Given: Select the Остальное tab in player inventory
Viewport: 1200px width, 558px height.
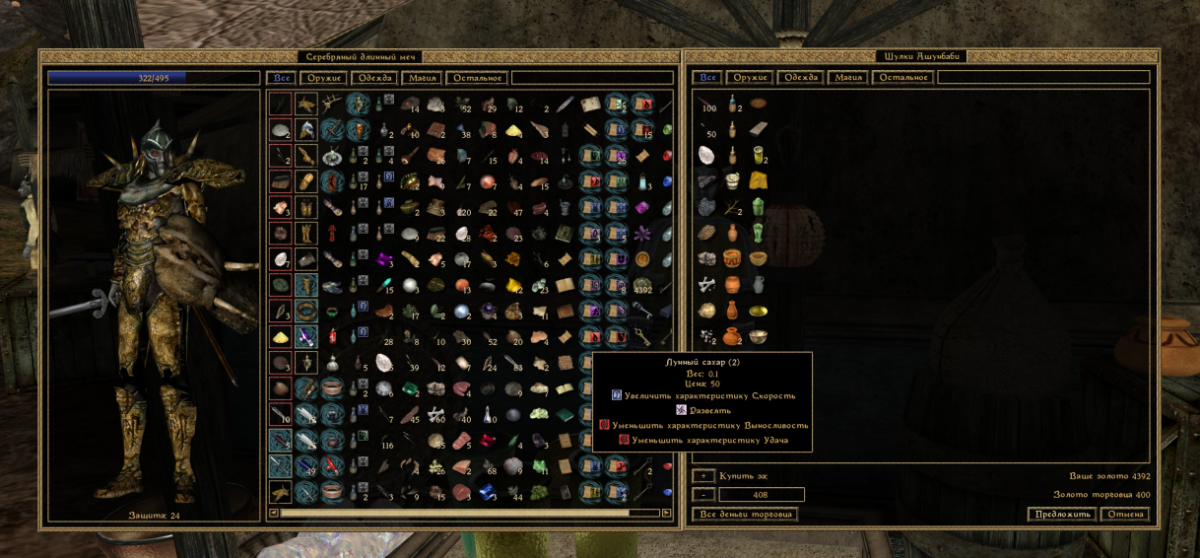Looking at the screenshot, I should [478, 78].
